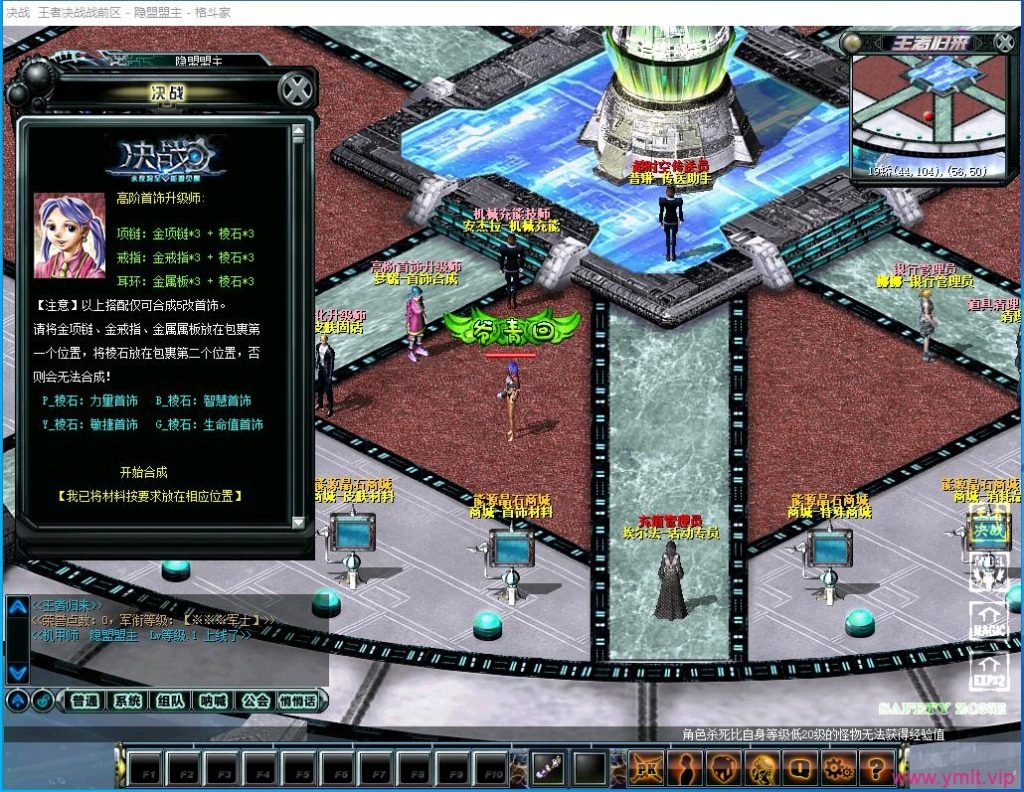The image size is (1024, 792).
Task: Choose the 开始合成 dialogue option
Action: click(x=143, y=472)
